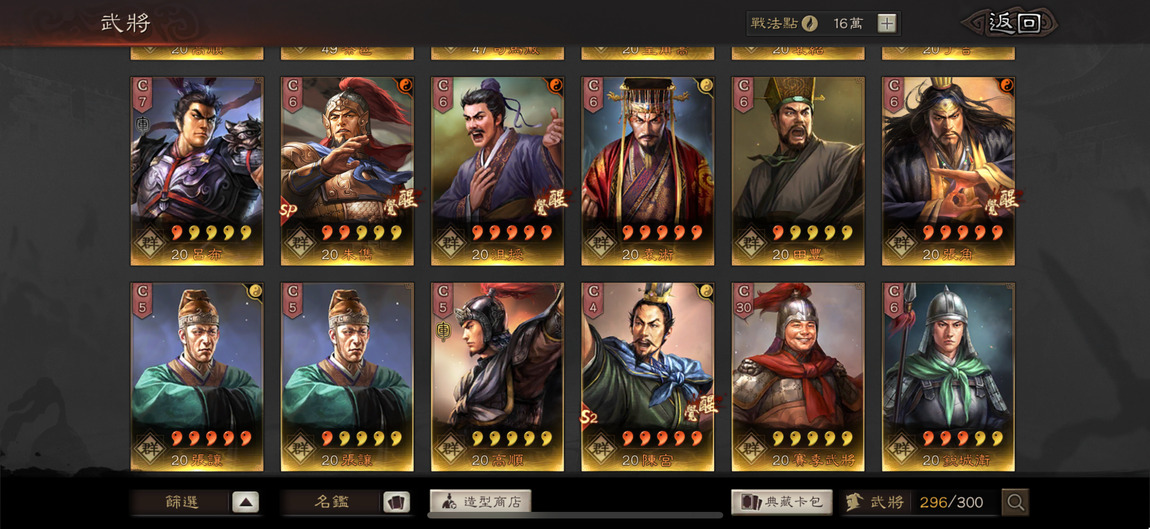Image resolution: width=1150 pixels, height=529 pixels.
Task: Choose the 朱儁 SP general card
Action: click(347, 170)
